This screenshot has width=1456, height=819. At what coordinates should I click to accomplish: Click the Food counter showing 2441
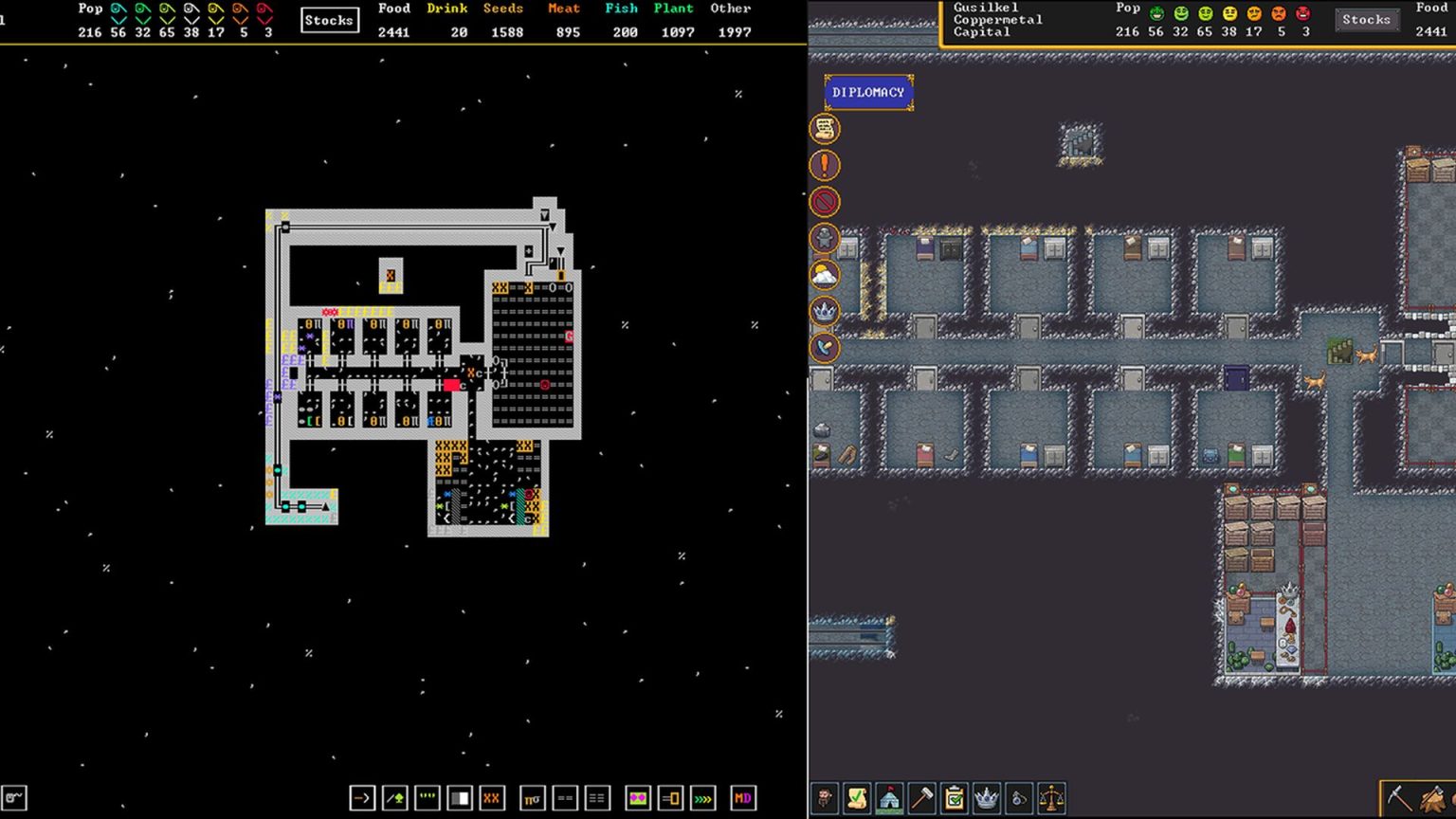pyautogui.click(x=394, y=31)
